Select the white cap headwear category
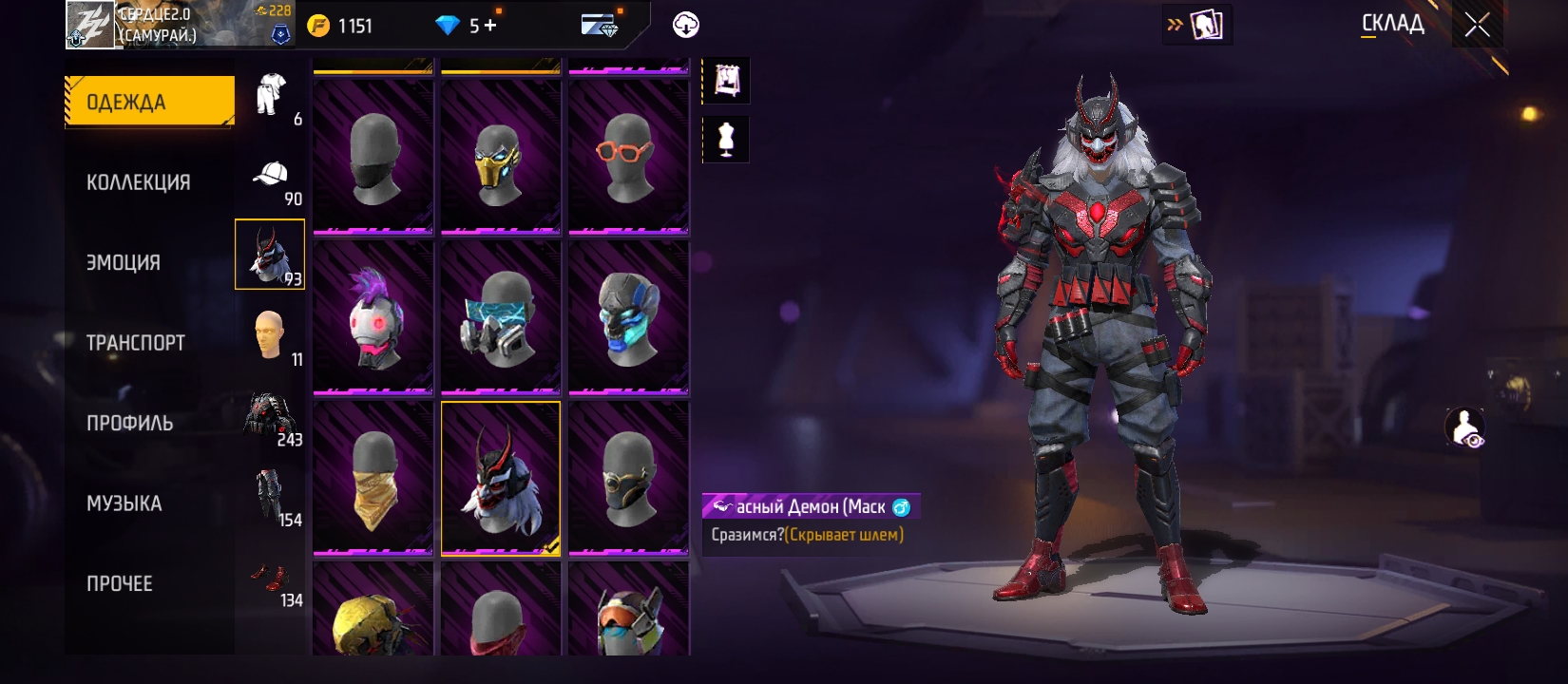 (271, 176)
